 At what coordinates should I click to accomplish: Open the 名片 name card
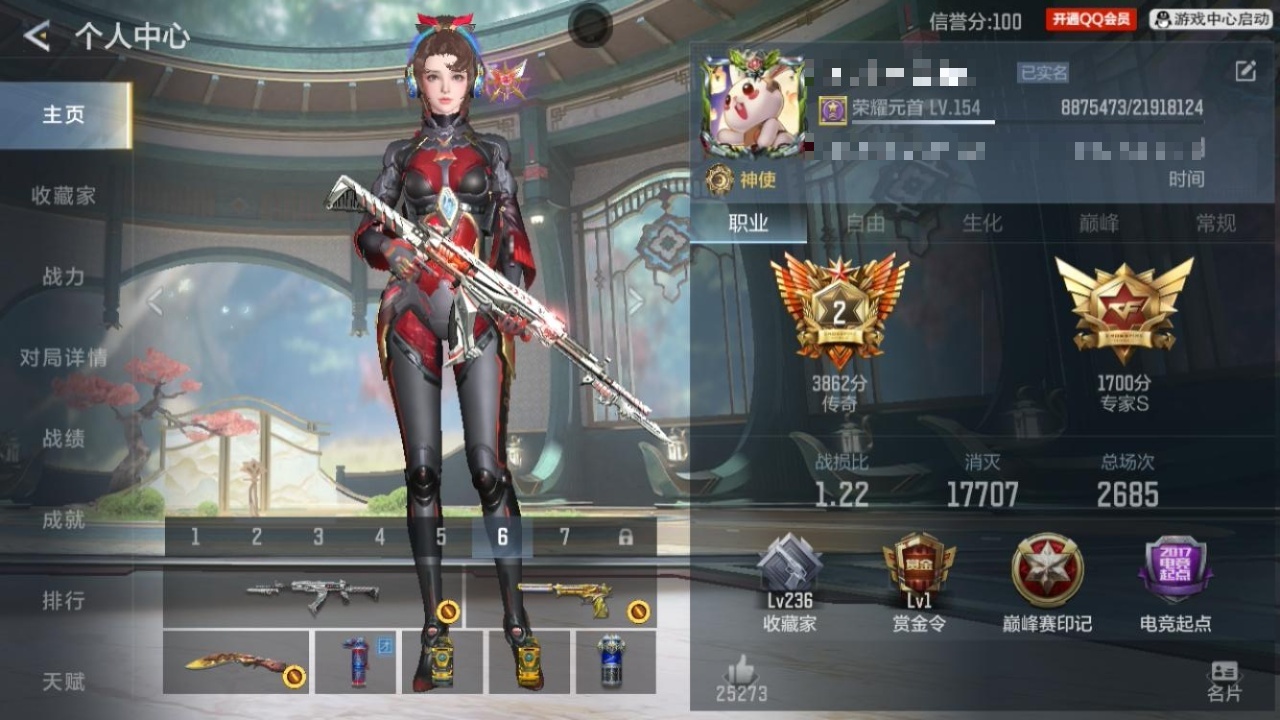[1224, 681]
